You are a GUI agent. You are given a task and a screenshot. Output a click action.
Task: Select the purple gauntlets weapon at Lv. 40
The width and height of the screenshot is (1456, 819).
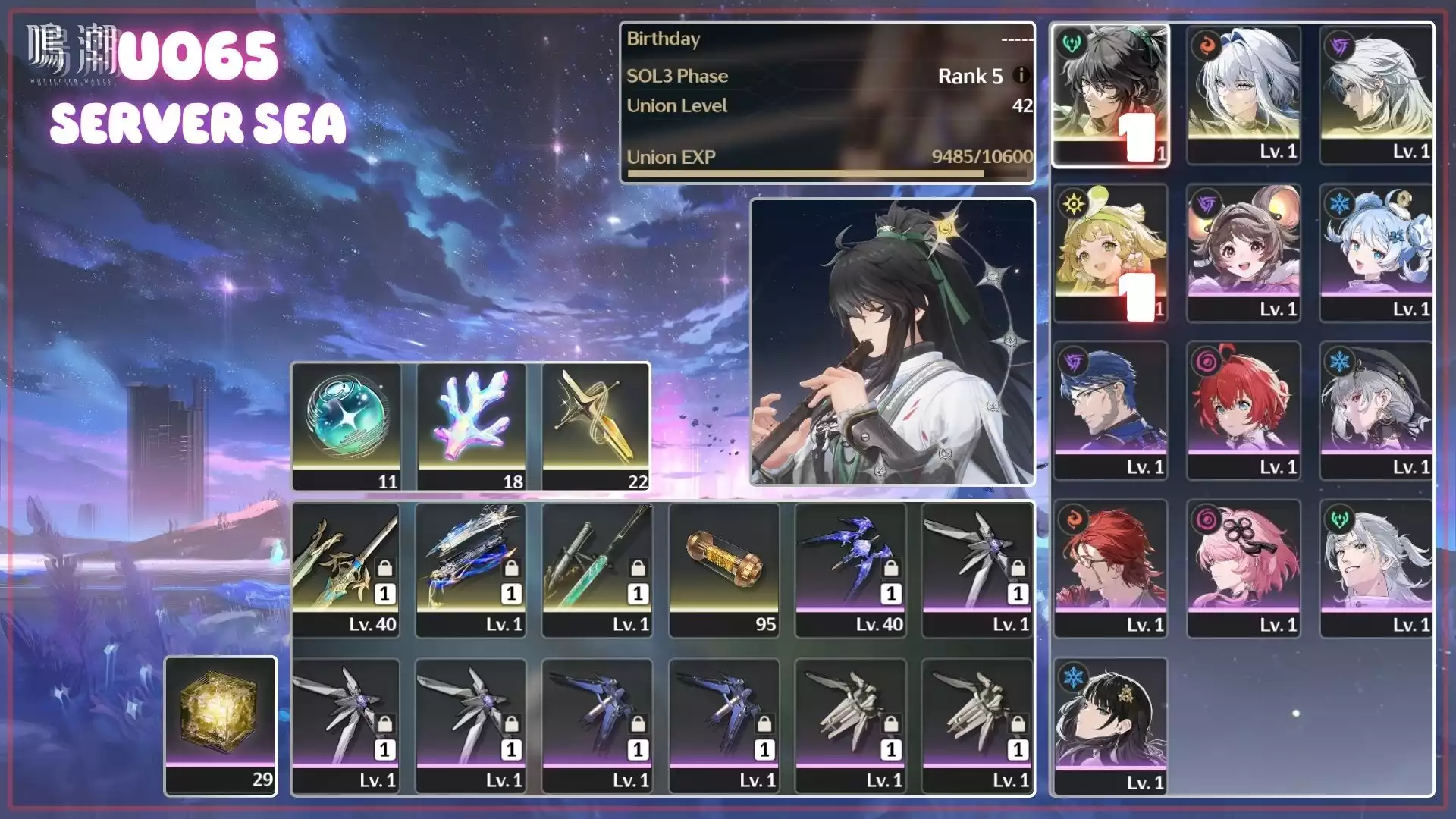pyautogui.click(x=851, y=569)
